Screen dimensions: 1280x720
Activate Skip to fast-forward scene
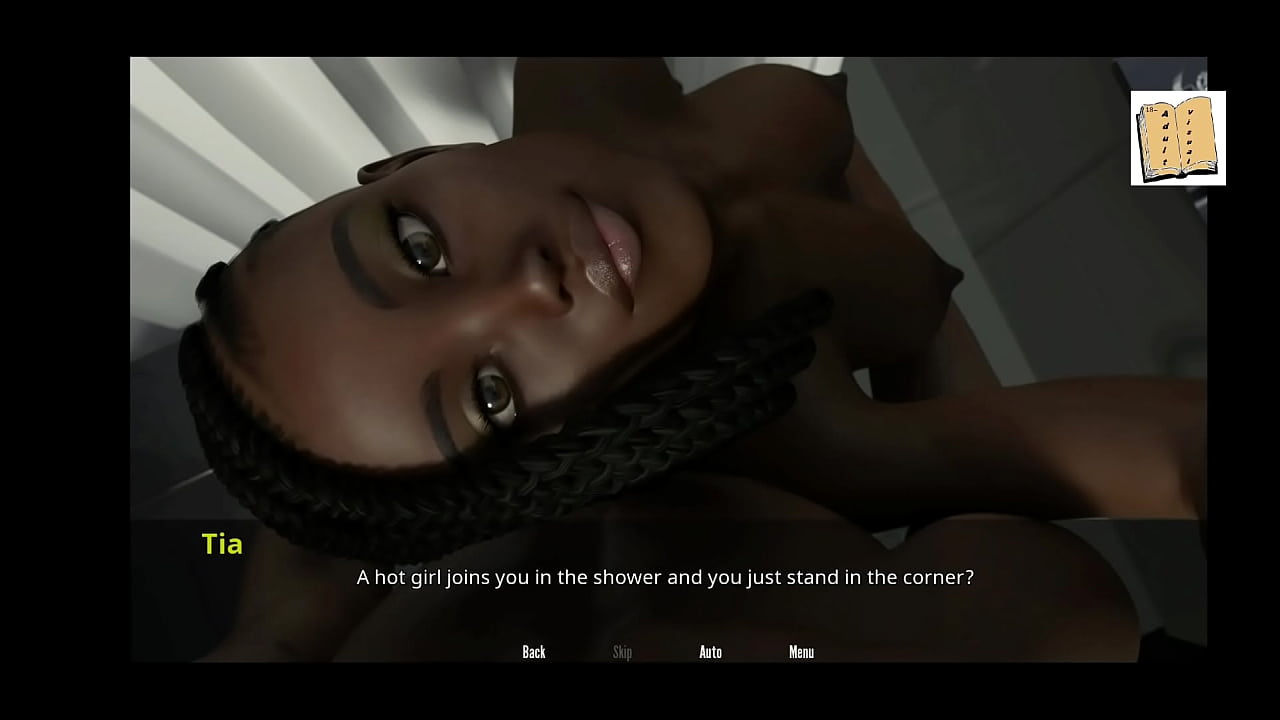[622, 652]
